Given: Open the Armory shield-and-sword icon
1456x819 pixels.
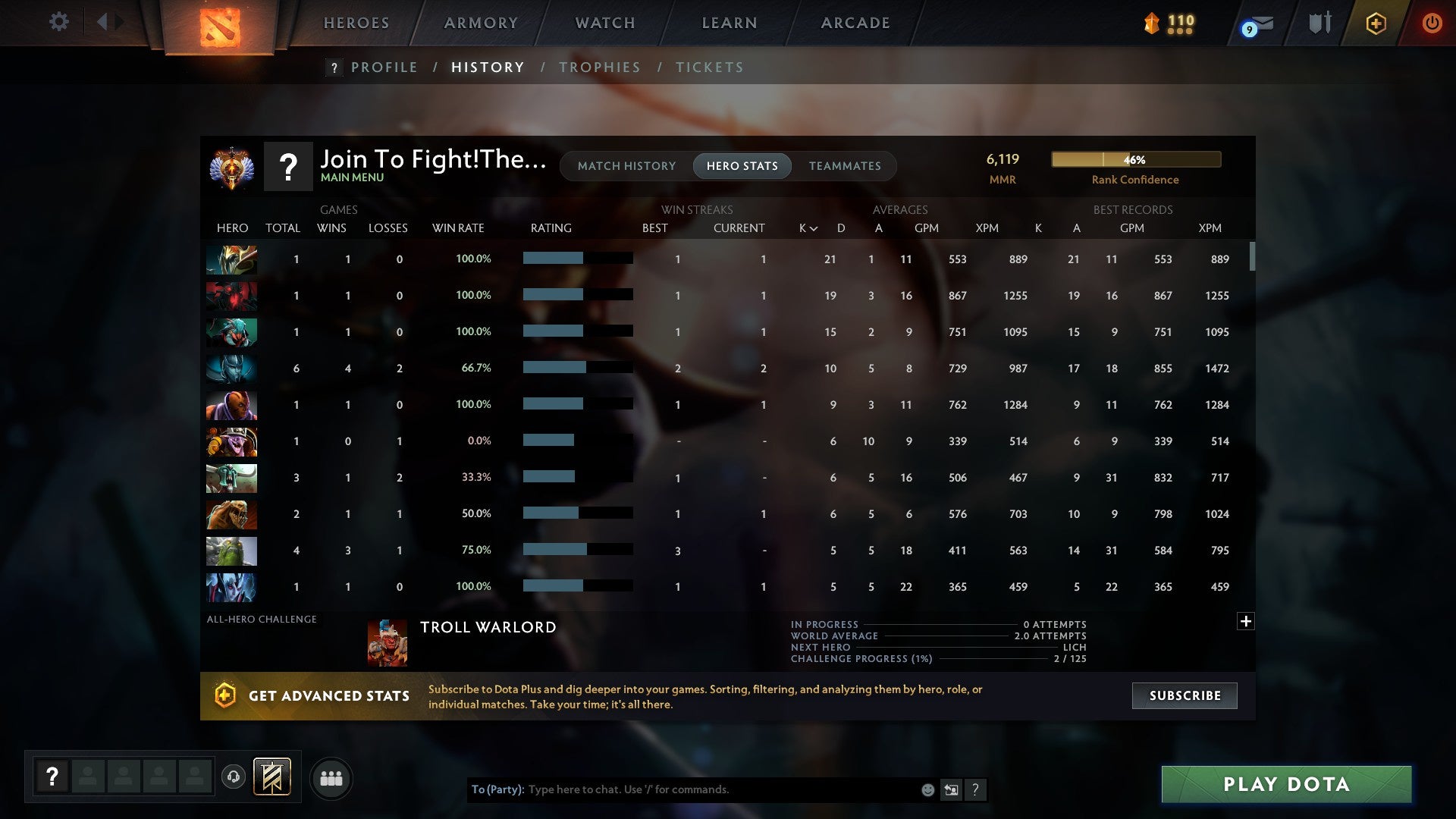Looking at the screenshot, I should pos(1319,23).
